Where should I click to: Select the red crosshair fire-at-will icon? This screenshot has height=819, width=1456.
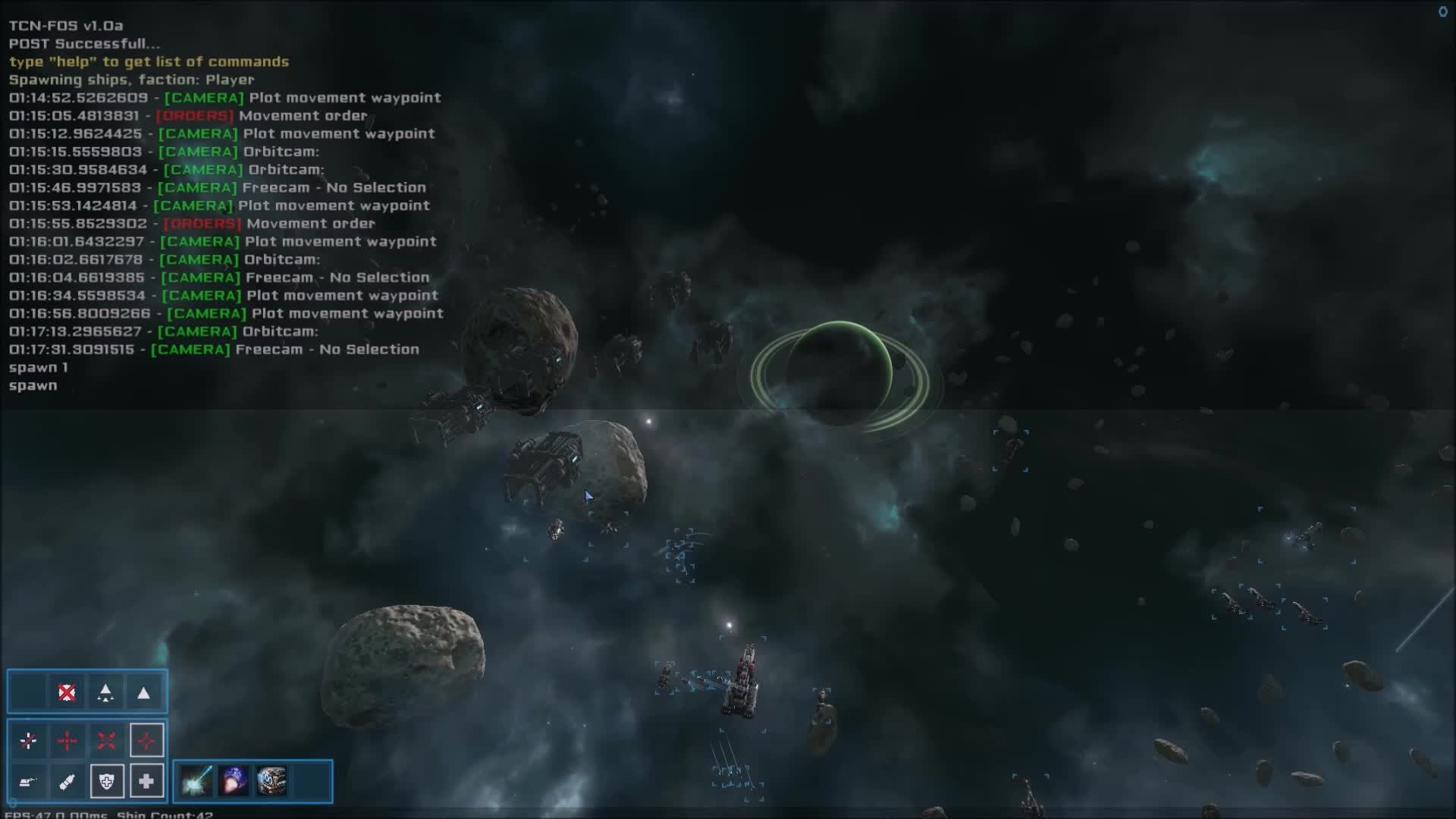(x=68, y=740)
